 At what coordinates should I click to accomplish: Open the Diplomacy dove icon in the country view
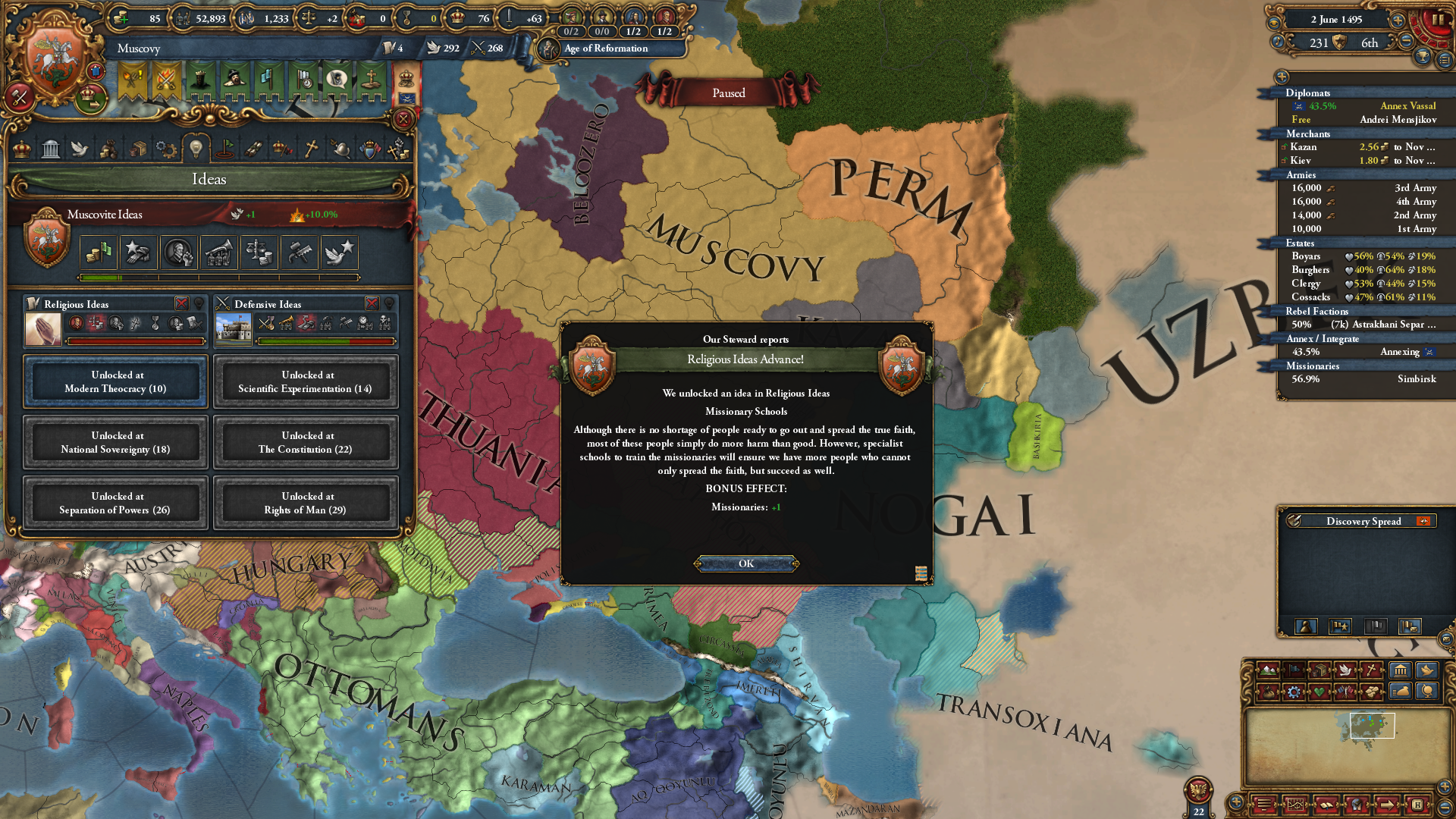tap(80, 149)
